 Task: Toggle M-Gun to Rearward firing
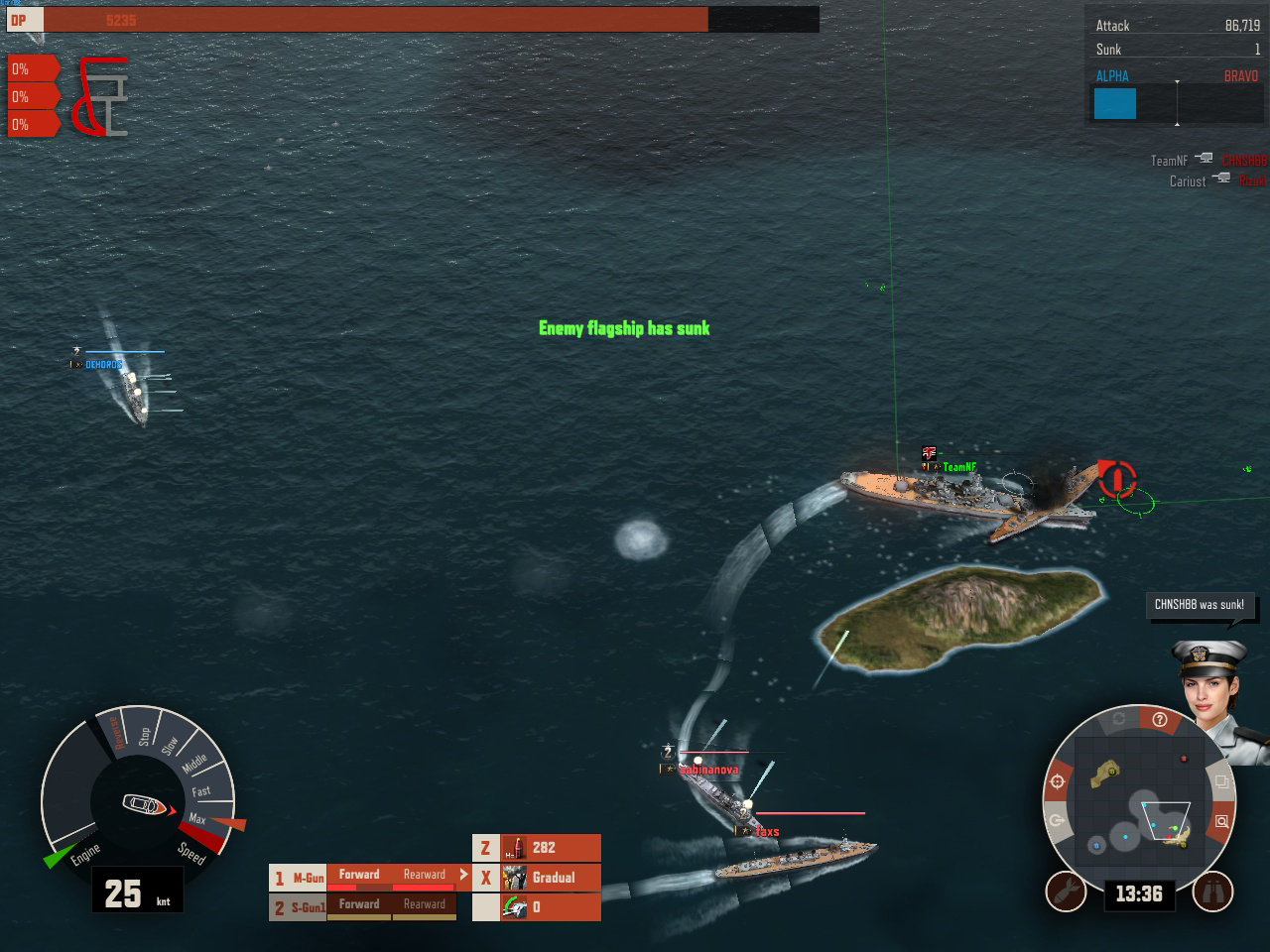[426, 875]
